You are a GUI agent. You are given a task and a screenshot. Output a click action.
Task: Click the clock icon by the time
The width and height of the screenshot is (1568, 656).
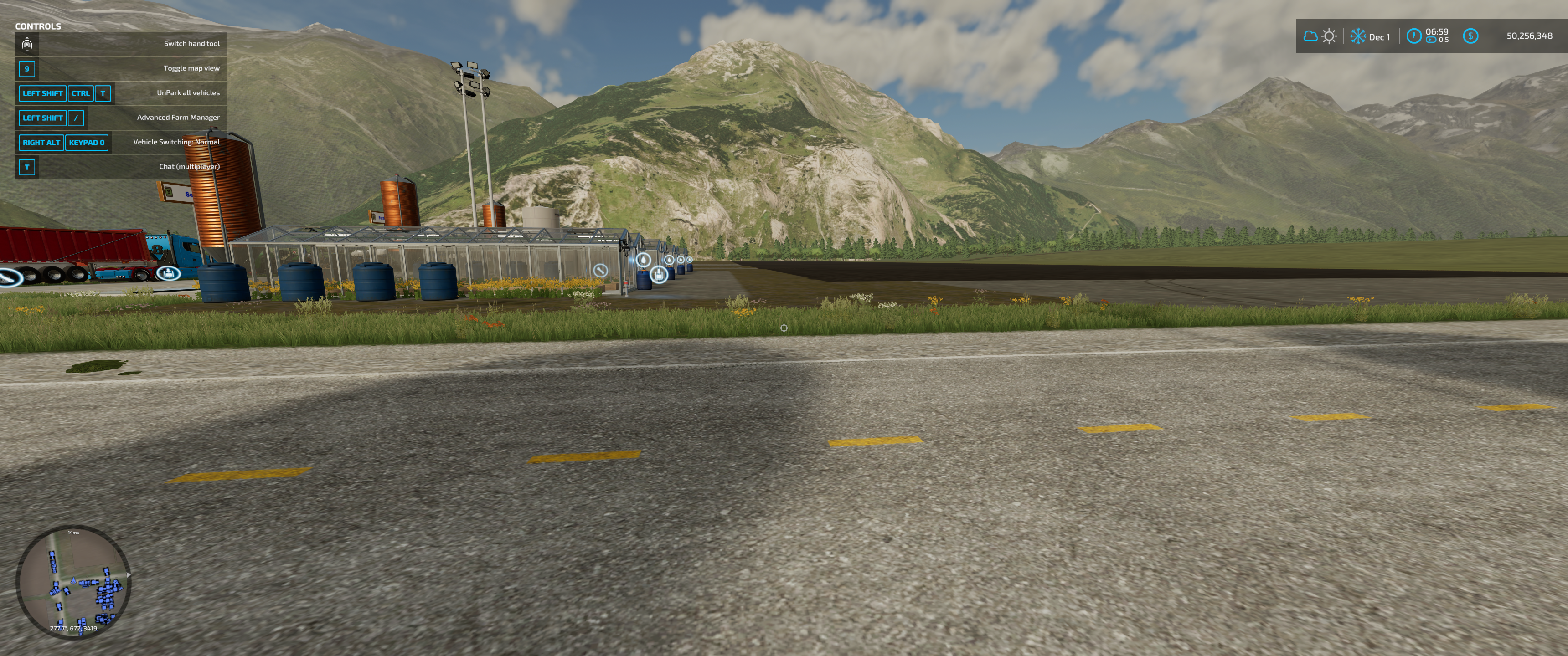click(x=1413, y=36)
